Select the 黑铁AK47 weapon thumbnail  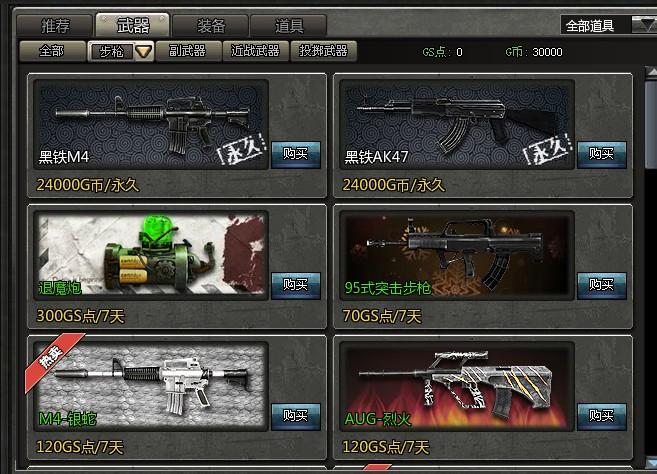455,121
